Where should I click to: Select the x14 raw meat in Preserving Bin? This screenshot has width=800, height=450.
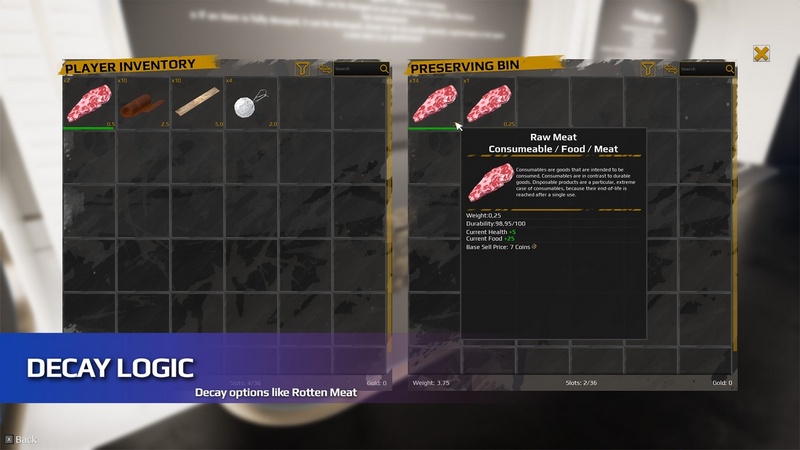[433, 103]
